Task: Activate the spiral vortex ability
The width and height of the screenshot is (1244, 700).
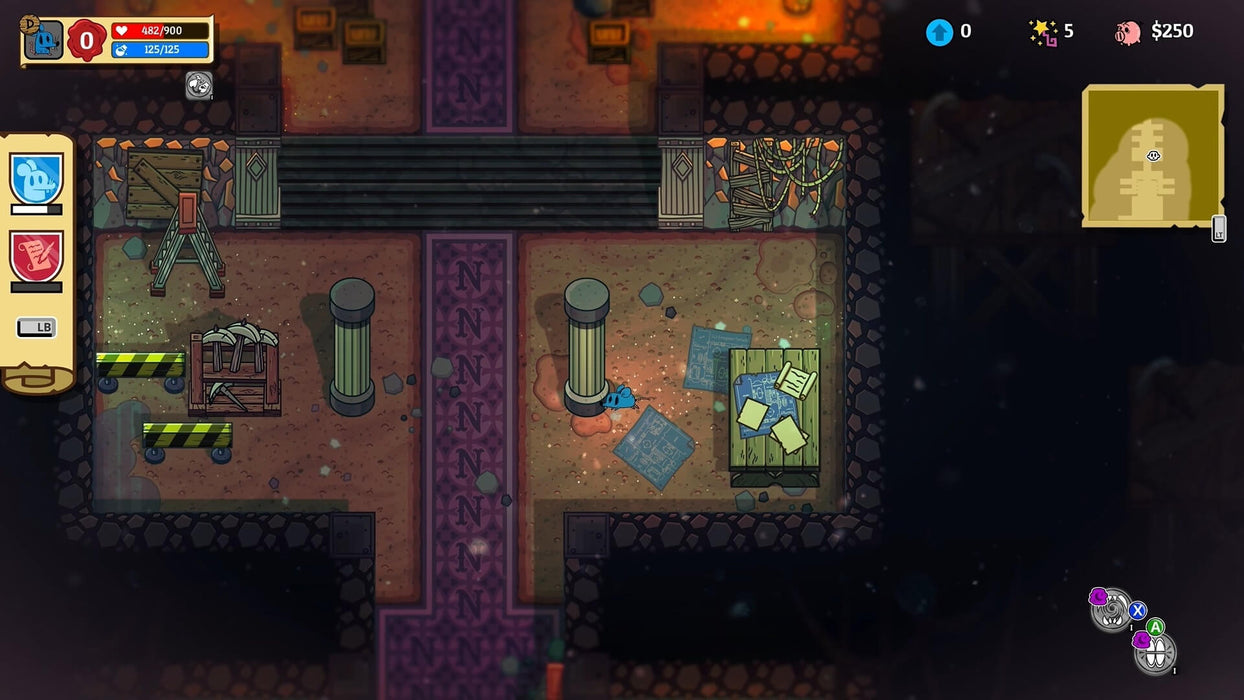Action: (1112, 611)
